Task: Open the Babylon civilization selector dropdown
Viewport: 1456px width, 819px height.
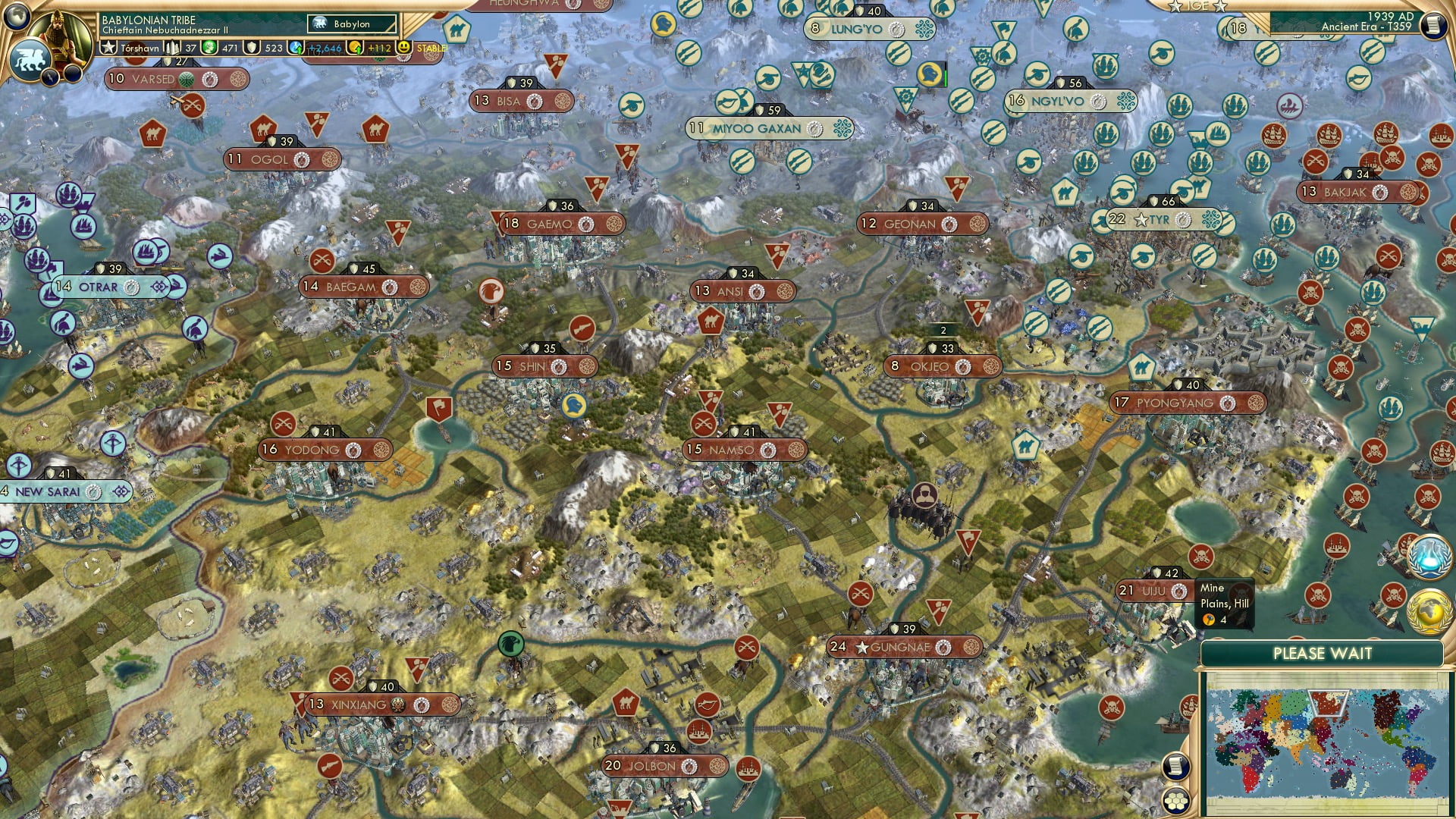Action: tap(350, 24)
